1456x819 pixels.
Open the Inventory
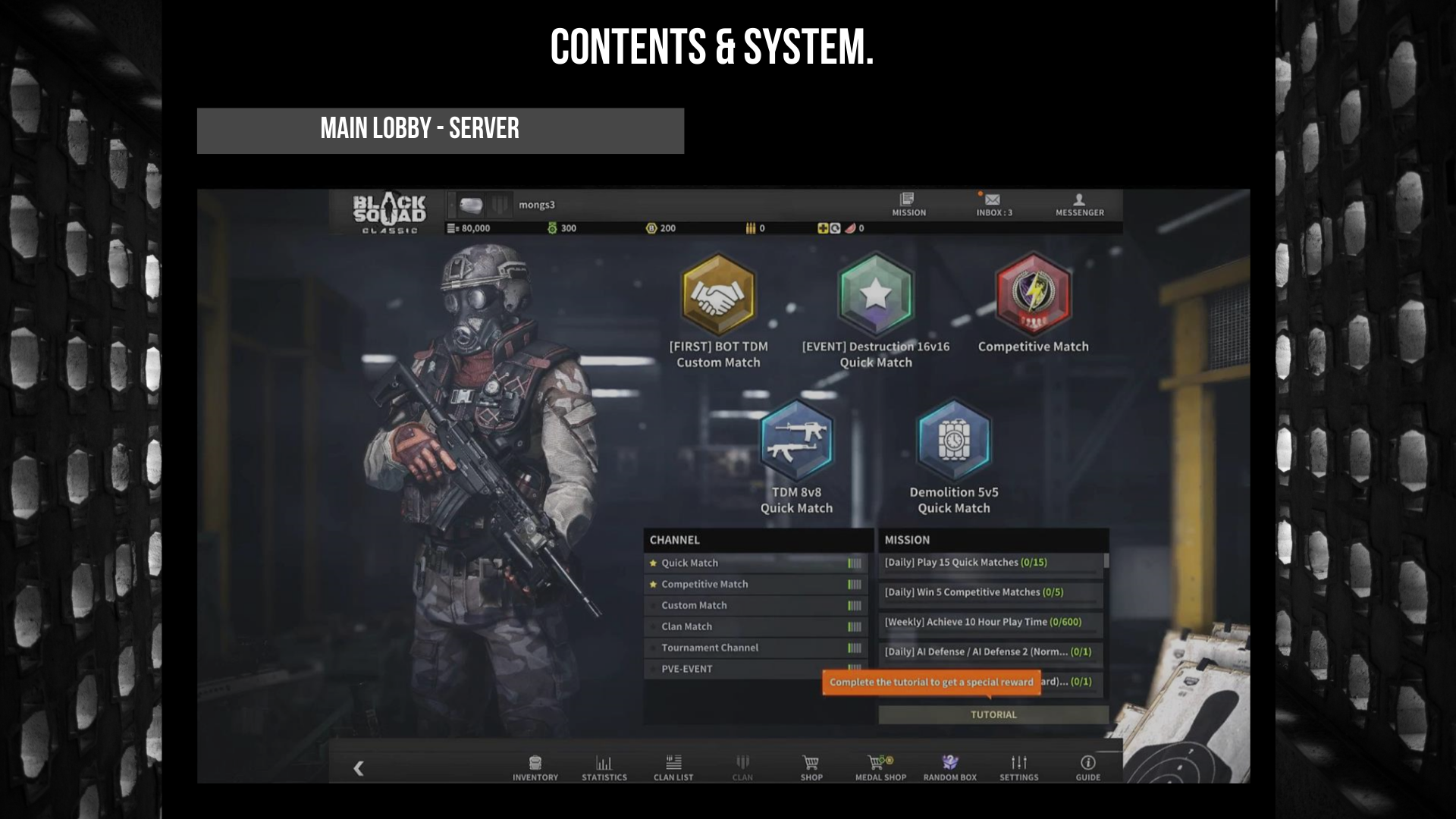(x=535, y=767)
